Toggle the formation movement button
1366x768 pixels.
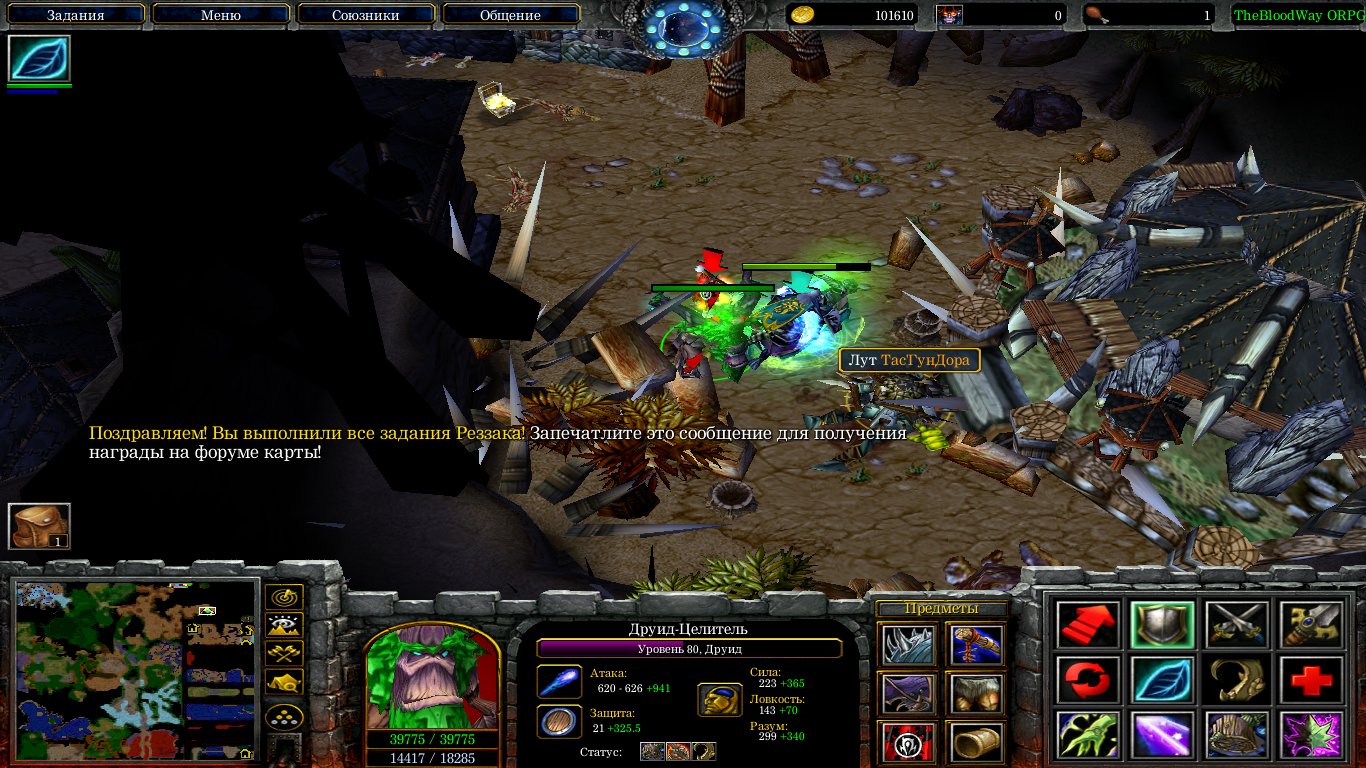[x=284, y=717]
